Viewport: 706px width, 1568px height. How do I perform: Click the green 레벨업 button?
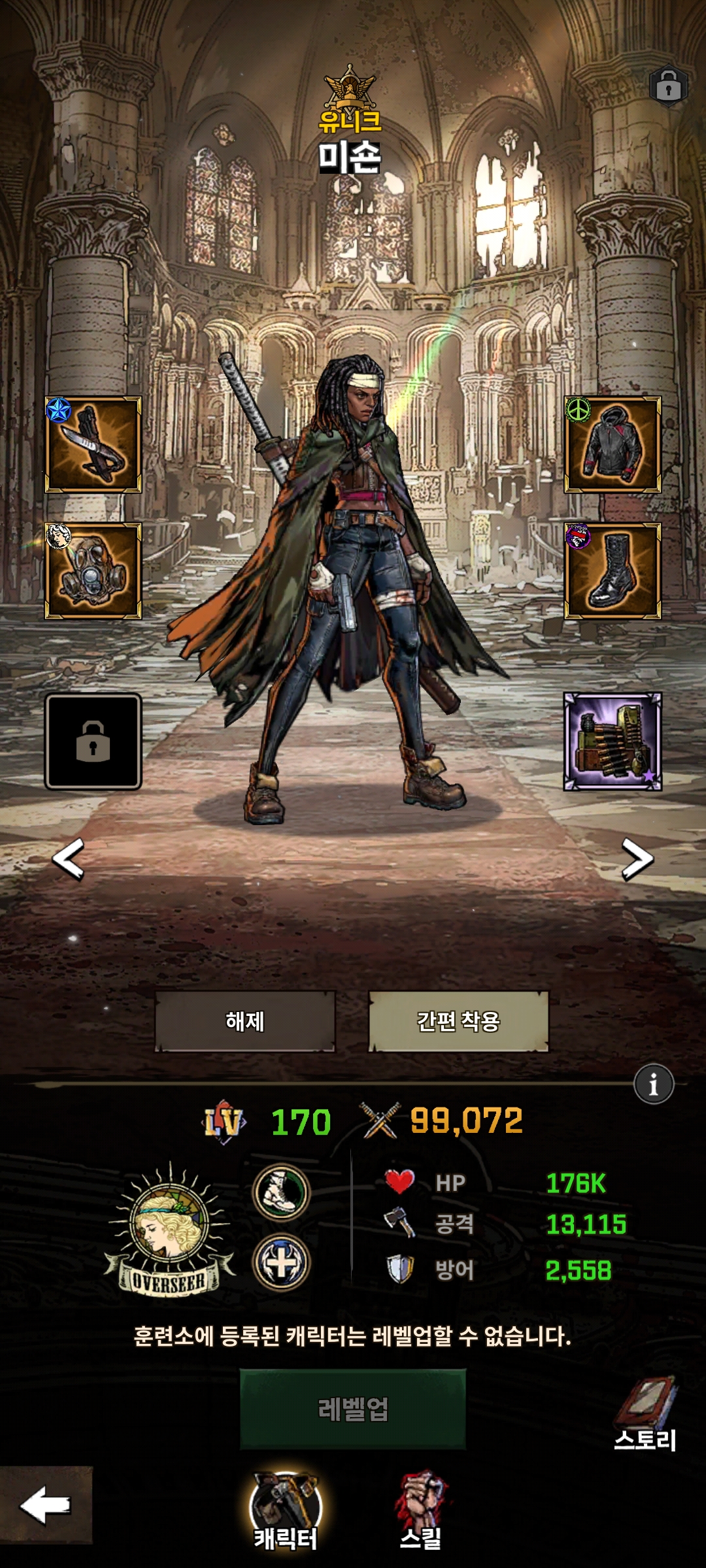(353, 1409)
